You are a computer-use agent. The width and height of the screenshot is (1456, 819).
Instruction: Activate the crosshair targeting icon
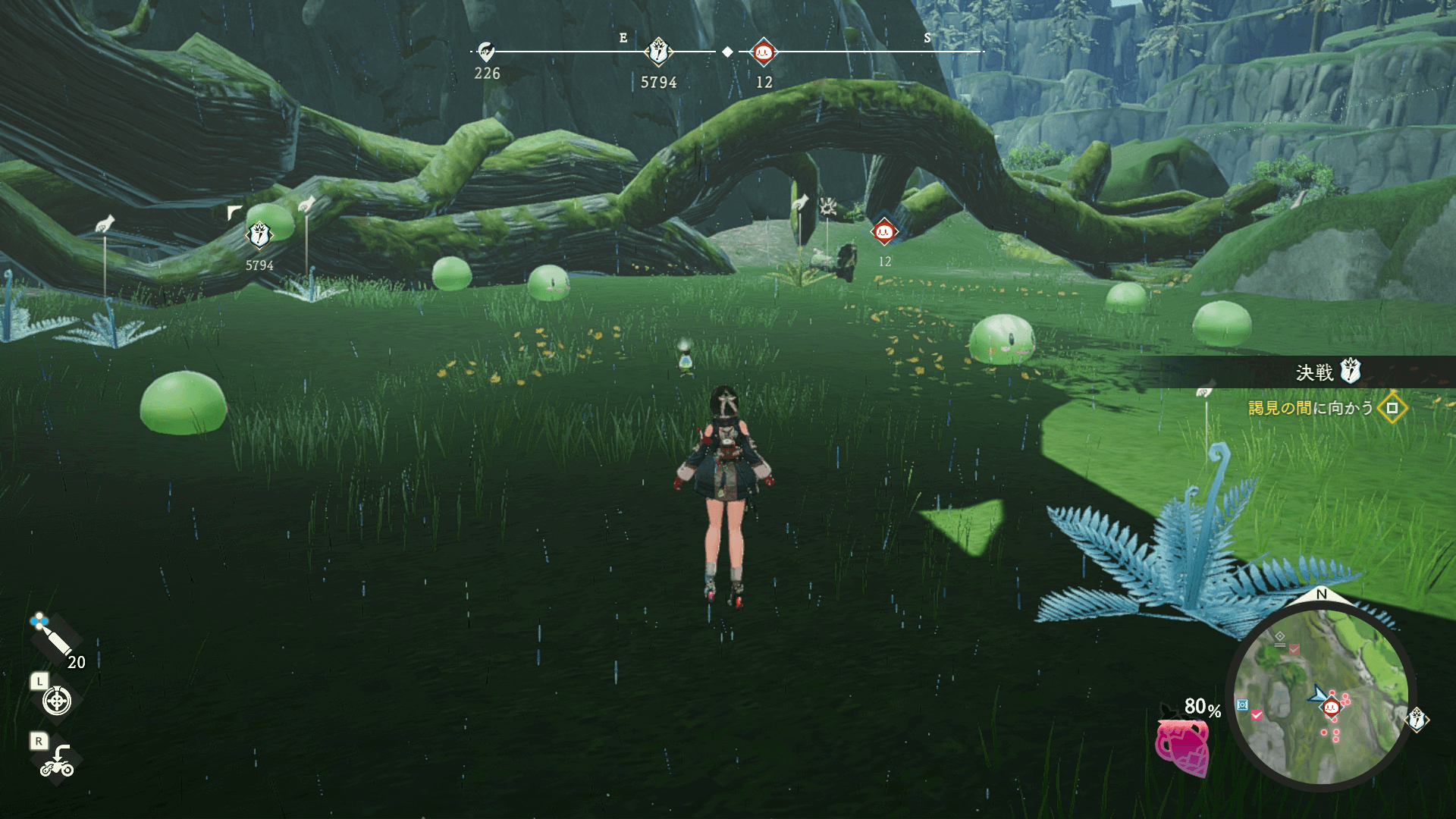[x=57, y=701]
